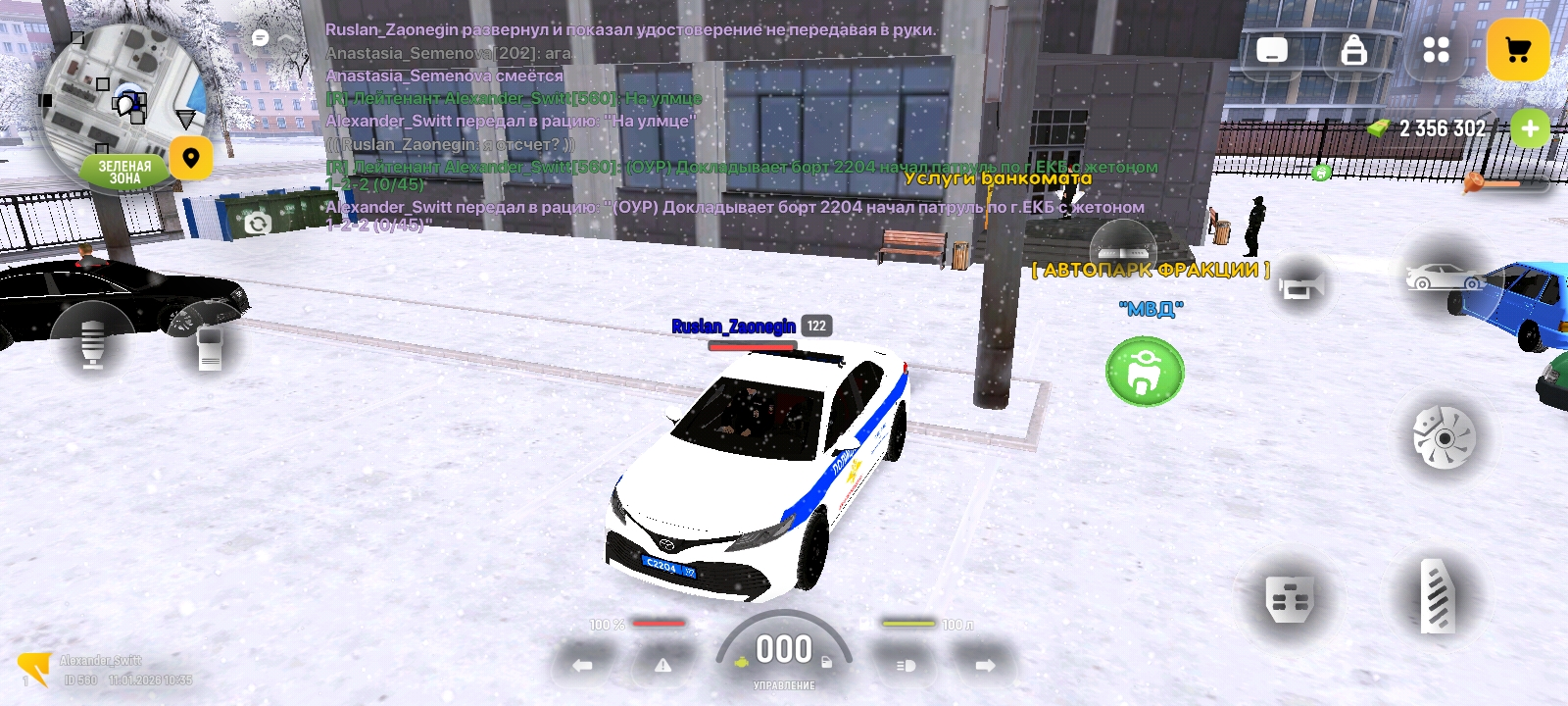This screenshot has width=1568, height=706.
Task: Turn on the right turn signal
Action: tap(985, 665)
